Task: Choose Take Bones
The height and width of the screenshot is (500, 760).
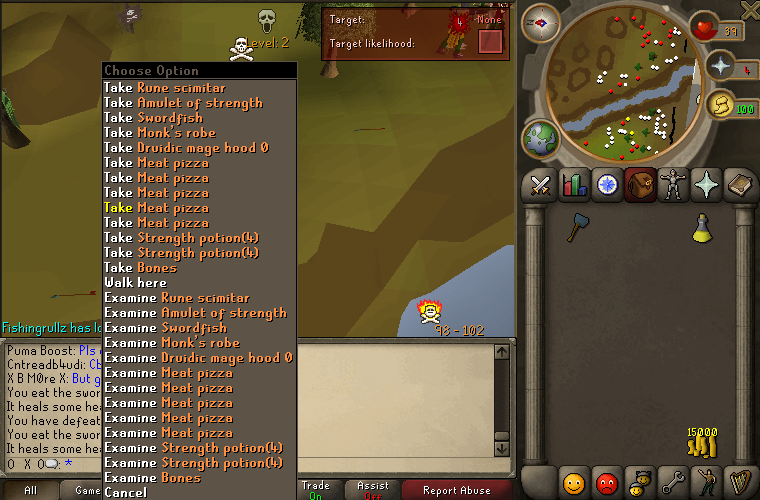Action: click(x=140, y=268)
